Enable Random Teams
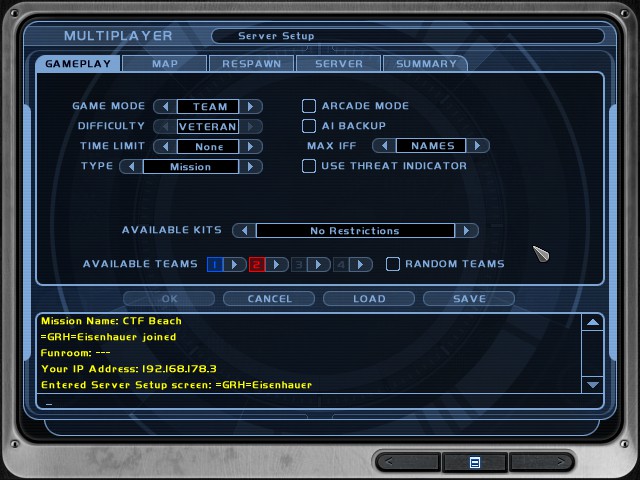640x480 pixels. point(393,264)
